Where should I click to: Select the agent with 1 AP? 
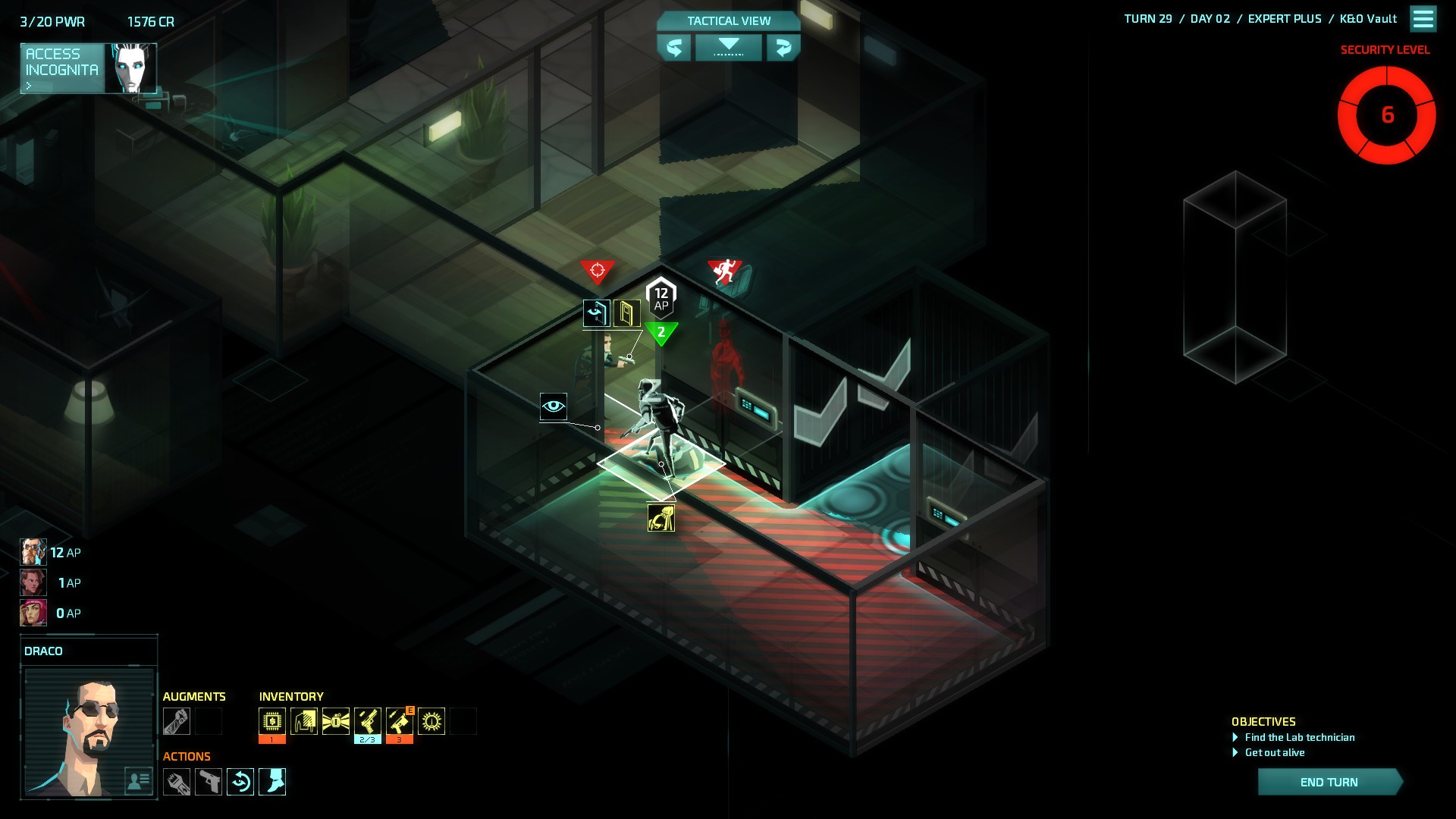(33, 582)
